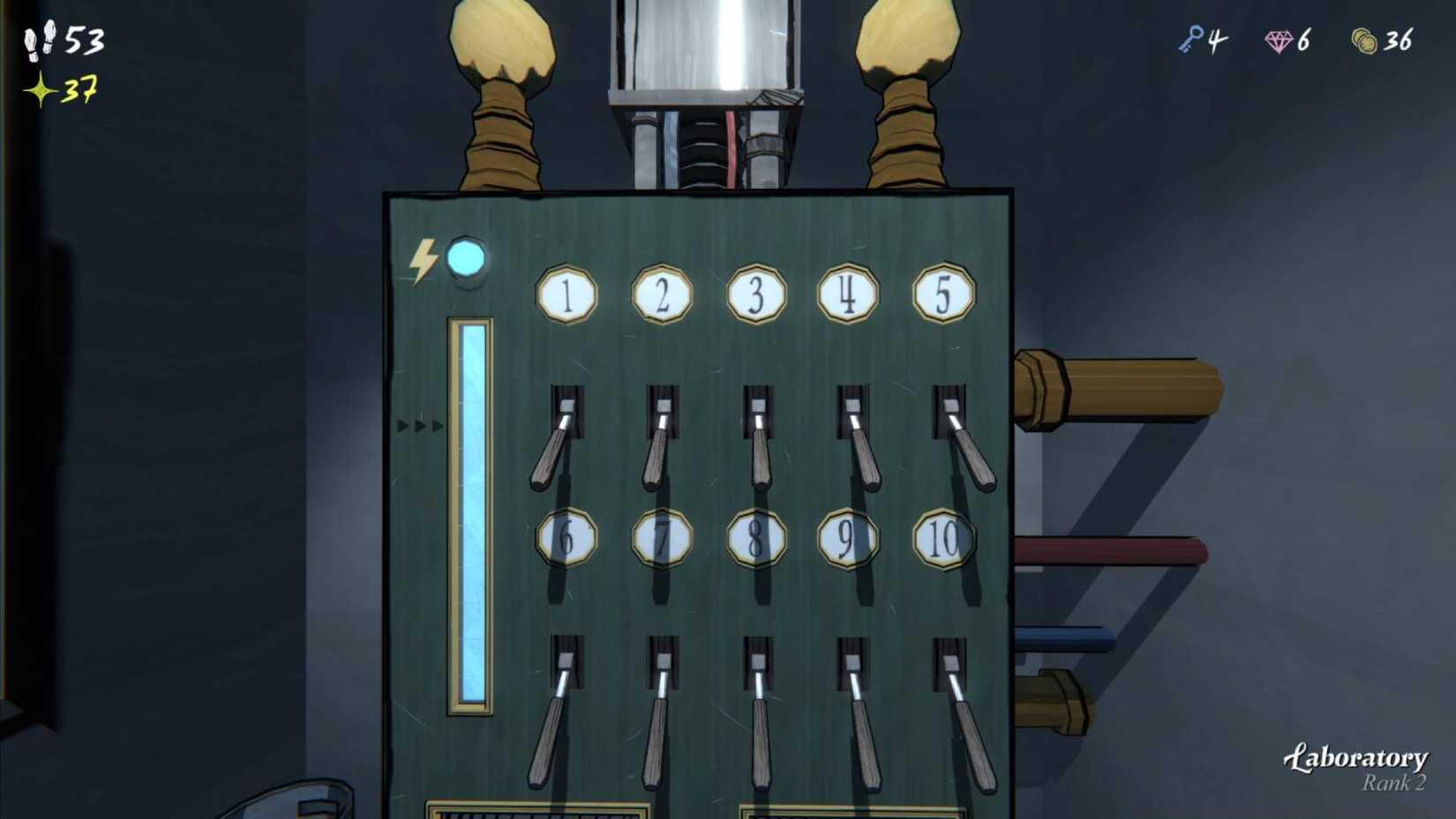Click the glowing blue indicator light
1456x819 pixels.
point(467,259)
